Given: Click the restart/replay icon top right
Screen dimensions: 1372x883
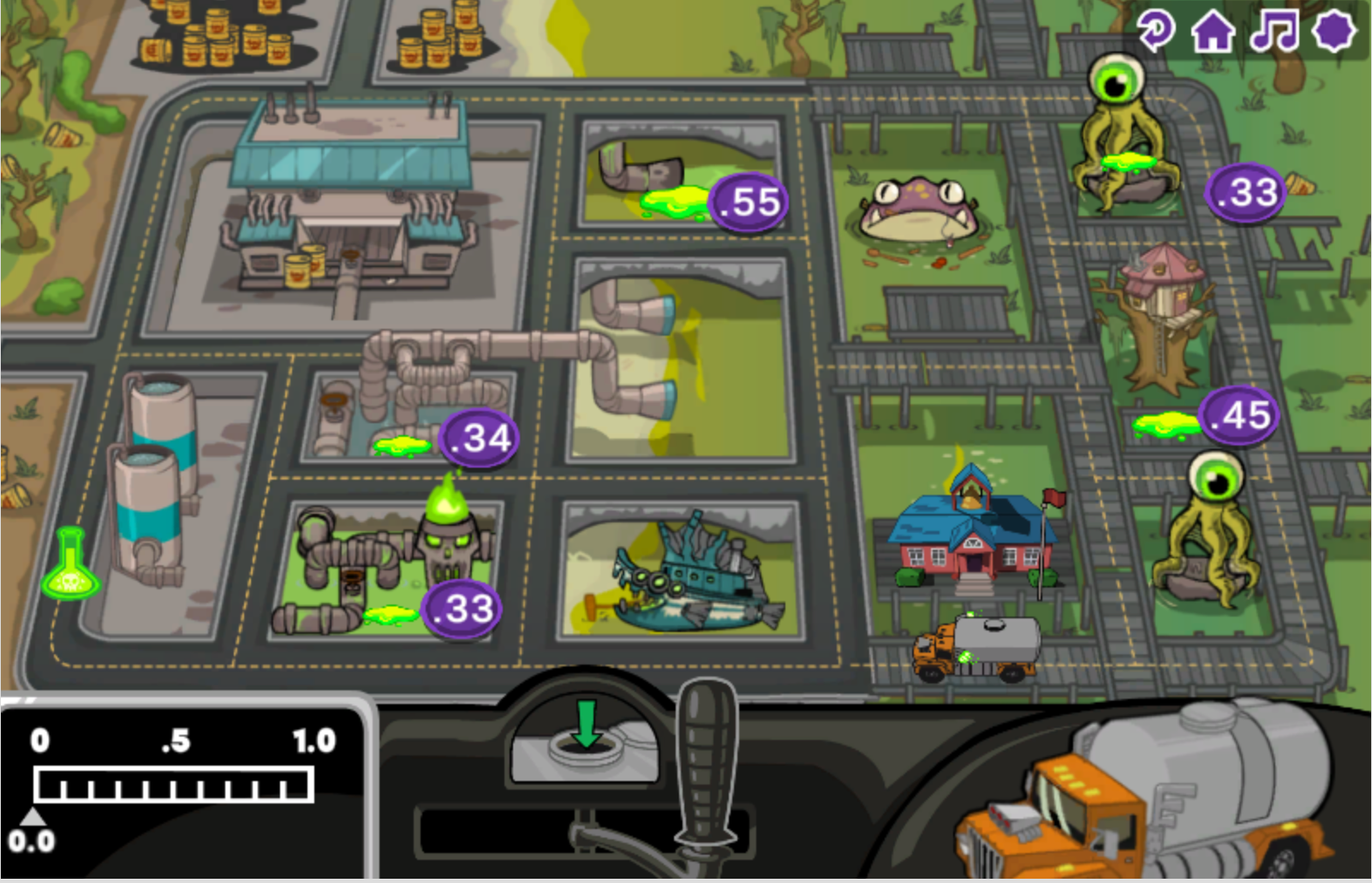Looking at the screenshot, I should (1158, 33).
